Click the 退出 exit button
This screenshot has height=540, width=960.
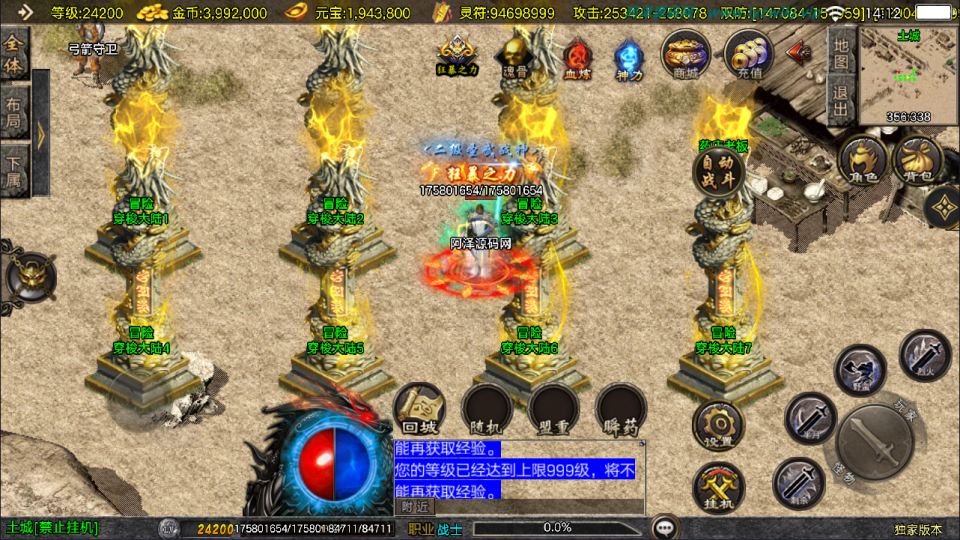click(841, 100)
